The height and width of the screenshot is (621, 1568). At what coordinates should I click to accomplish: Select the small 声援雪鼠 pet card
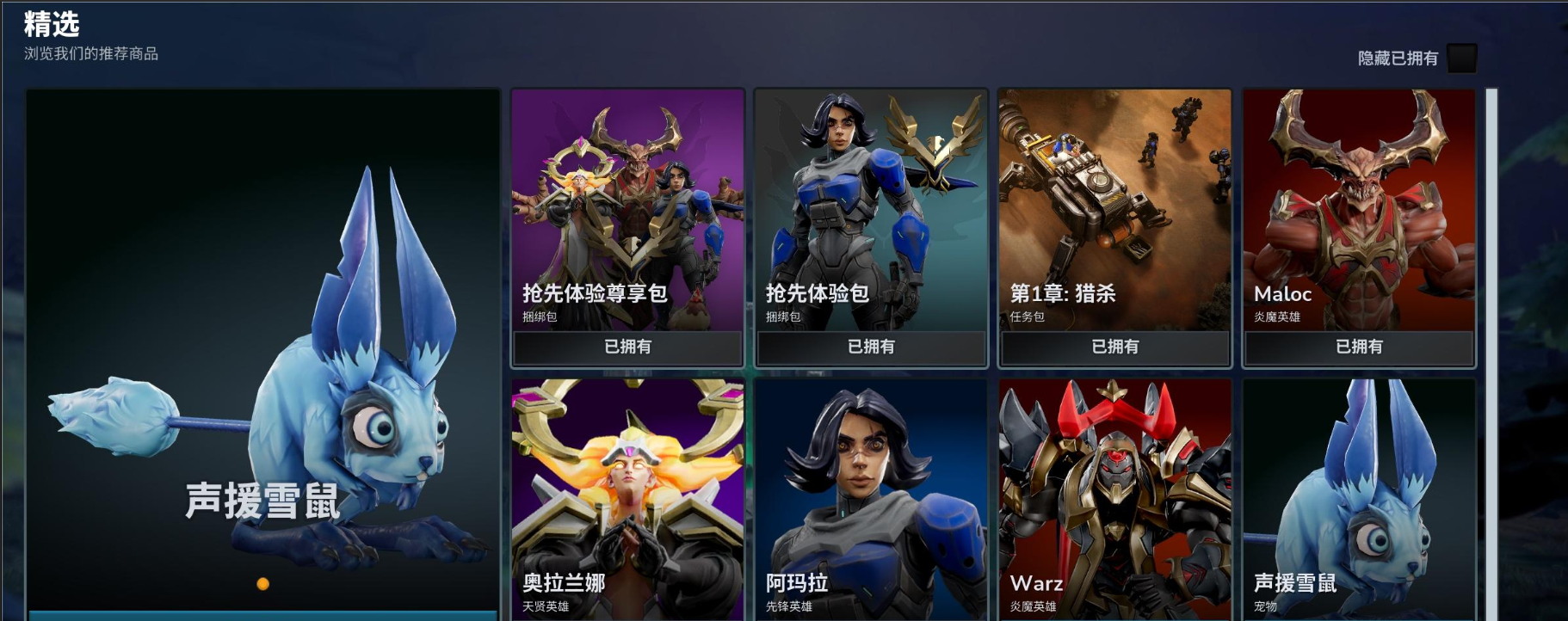coord(1359,499)
